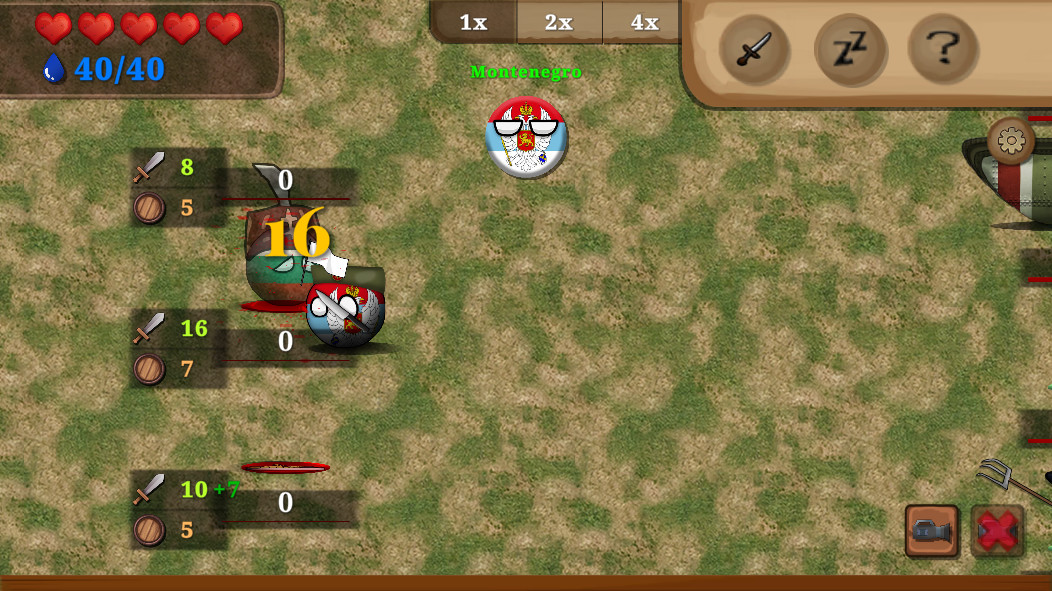1052x591 pixels.
Task: Open the gear settings icon
Action: point(1011,141)
